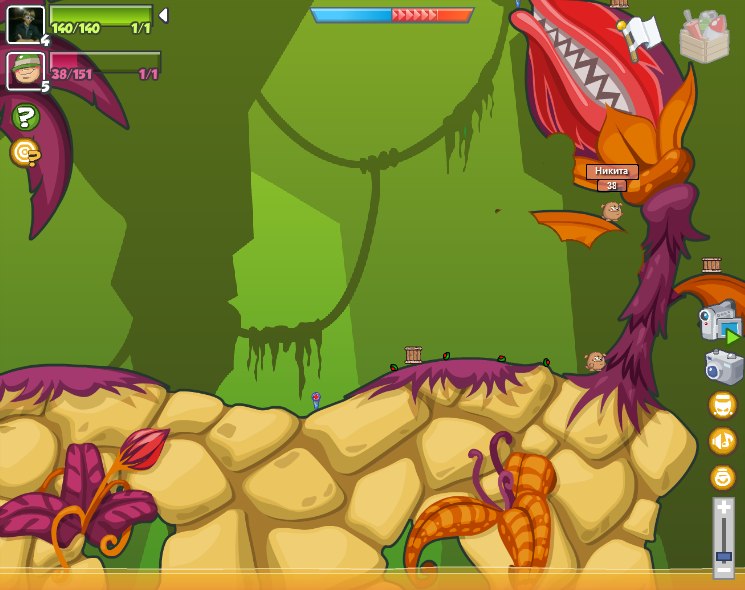Start video recording with the camcorder icon
The width and height of the screenshot is (745, 590).
coord(719,323)
